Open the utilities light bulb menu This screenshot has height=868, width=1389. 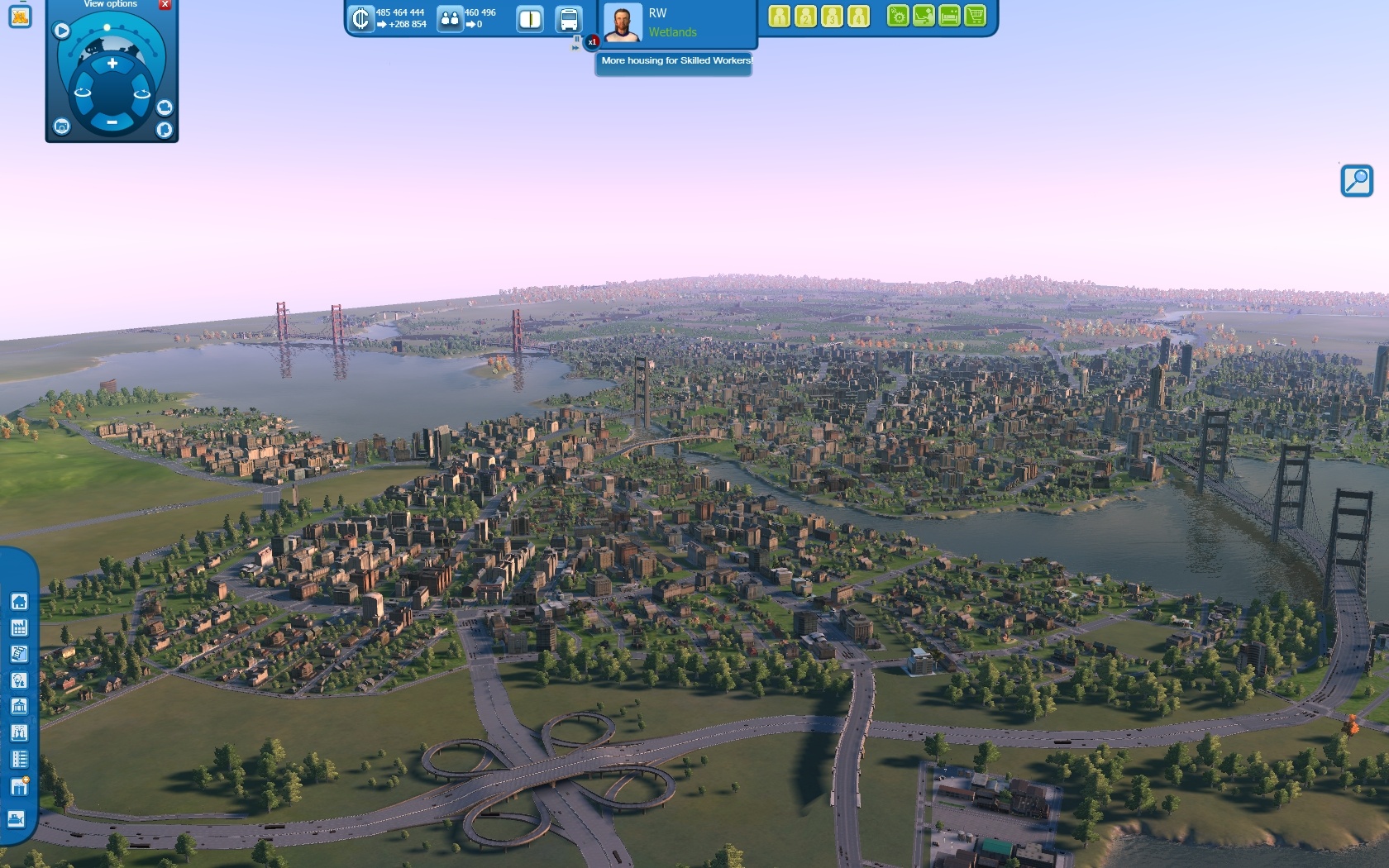click(x=19, y=680)
